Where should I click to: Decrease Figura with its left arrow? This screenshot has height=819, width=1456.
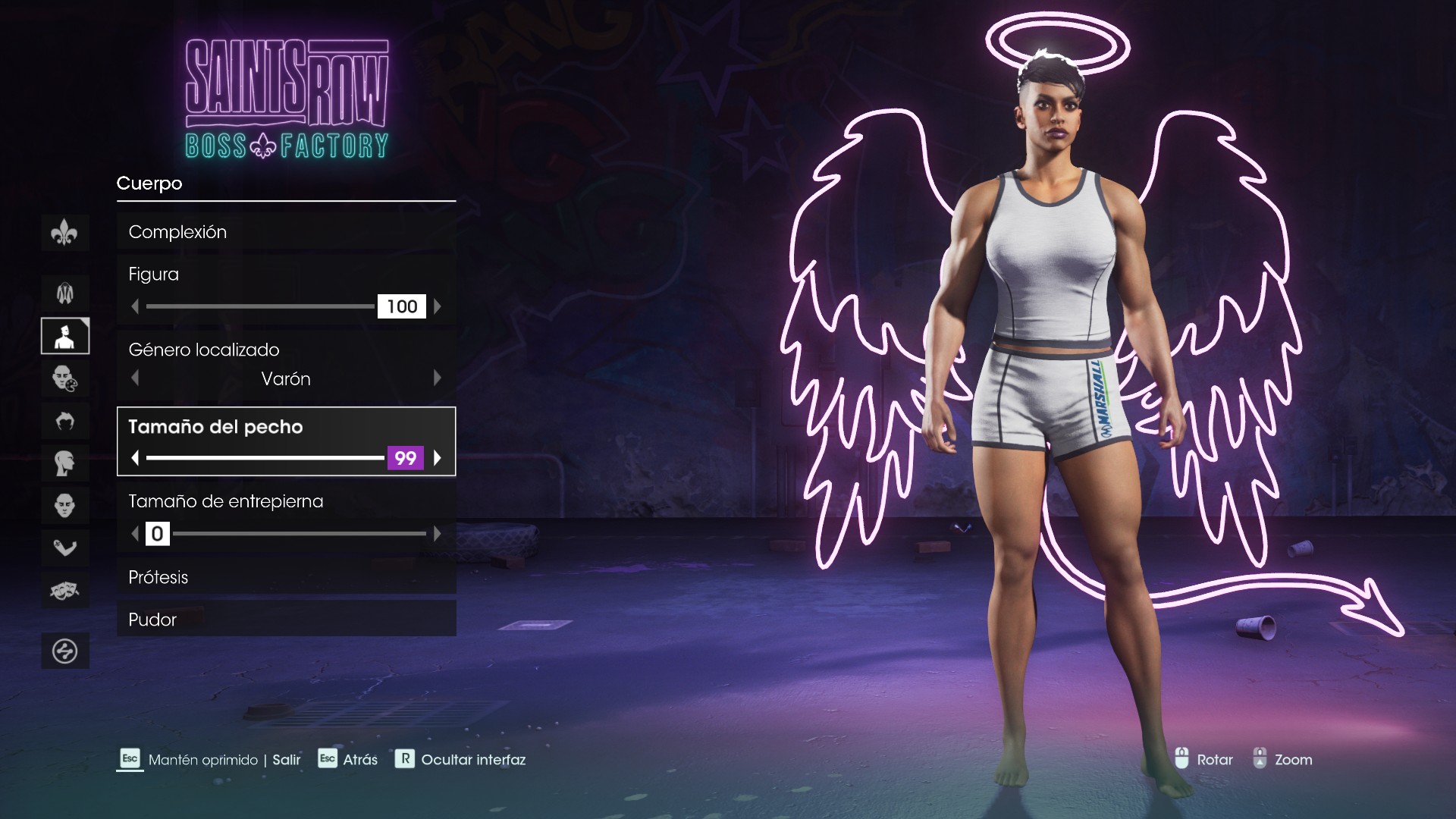135,306
